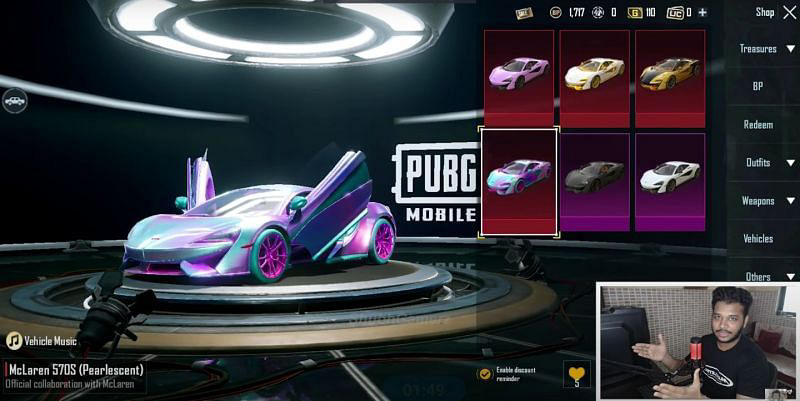This screenshot has height=401, width=800.
Task: Toggle the Enable discount reminder checkbox
Action: coord(485,373)
